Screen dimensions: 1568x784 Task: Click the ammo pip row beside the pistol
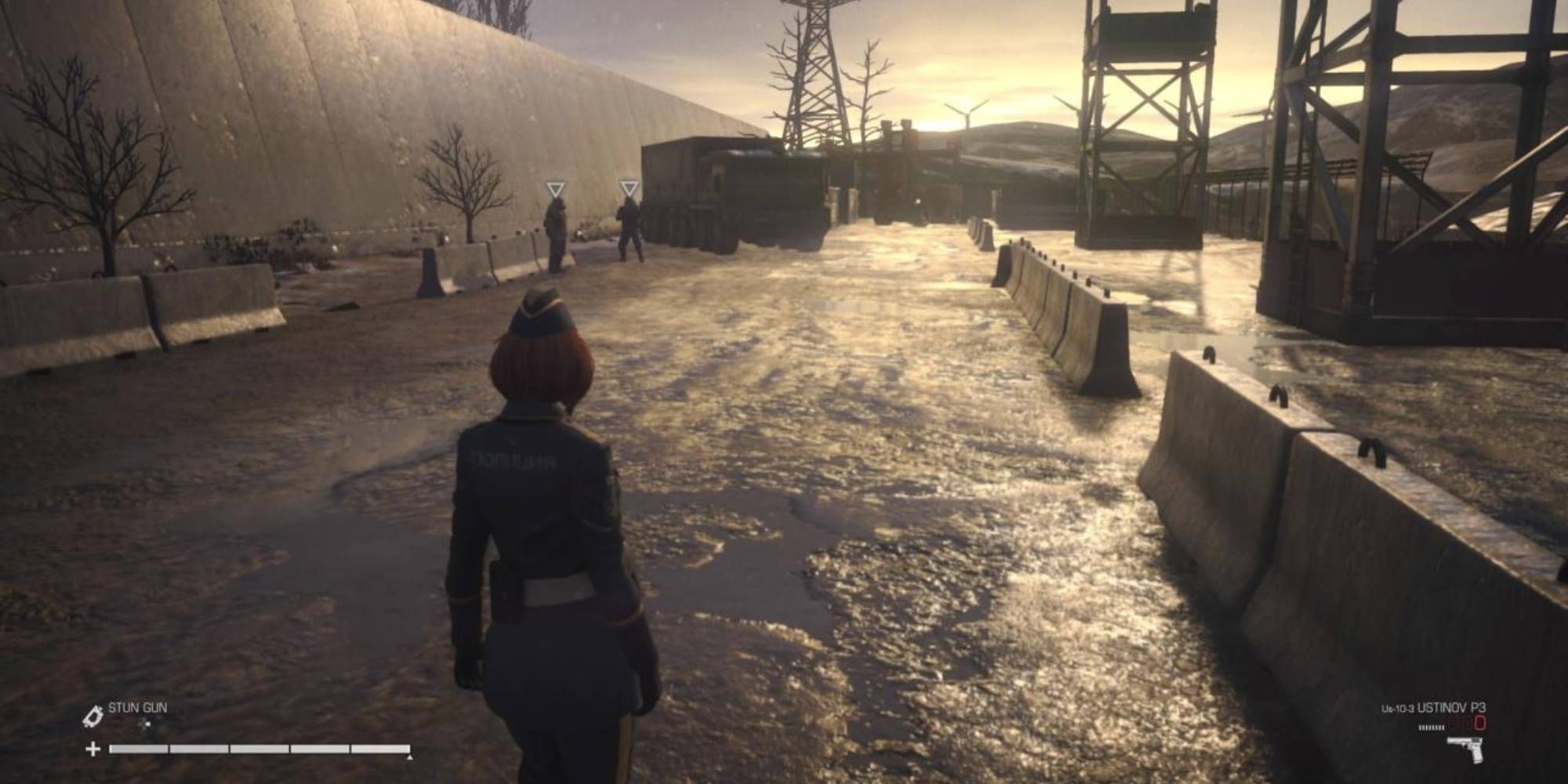click(x=1432, y=728)
